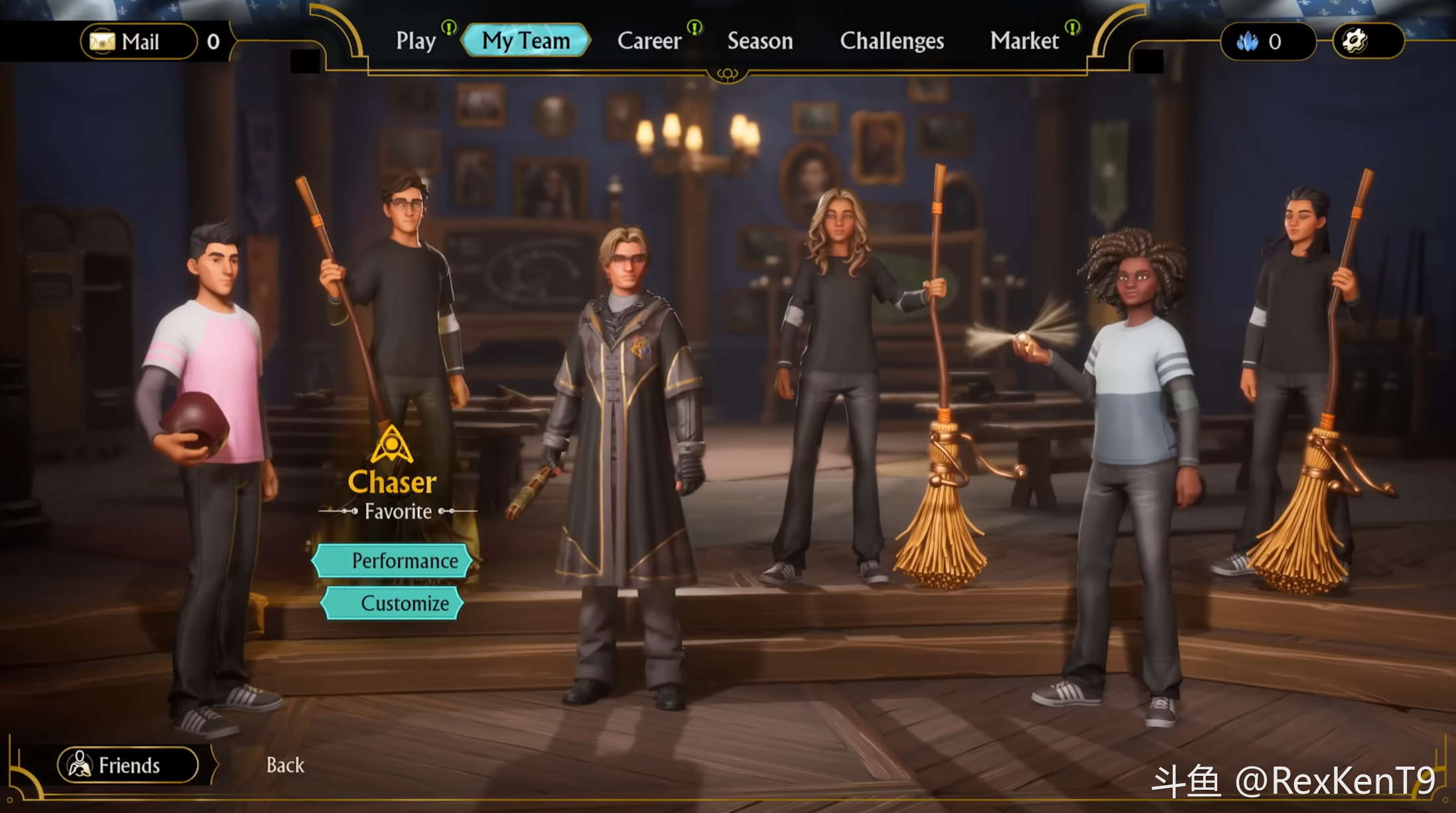The image size is (1456, 813).
Task: Open settings with the gear icon
Action: (1356, 42)
